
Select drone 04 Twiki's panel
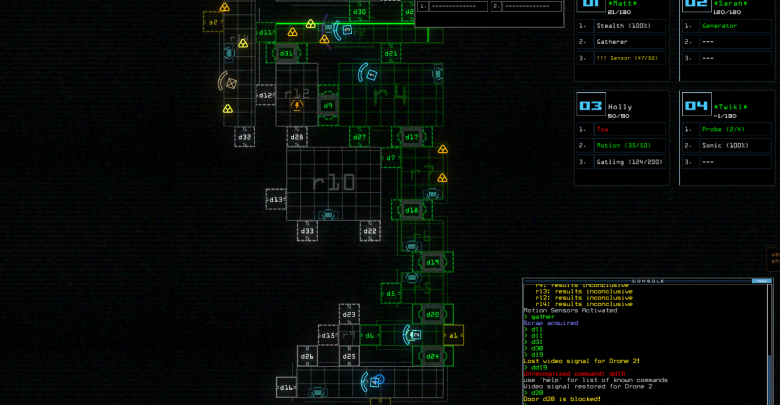point(727,105)
